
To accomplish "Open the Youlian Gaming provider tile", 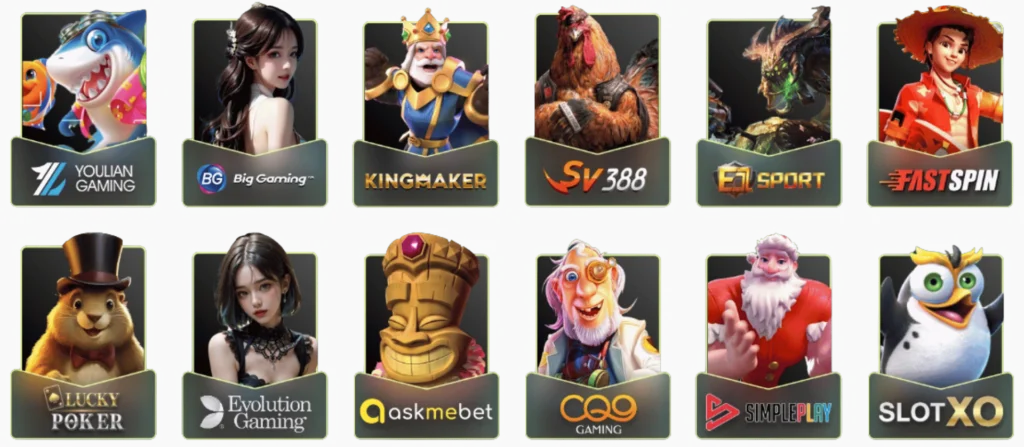I will click(x=84, y=110).
